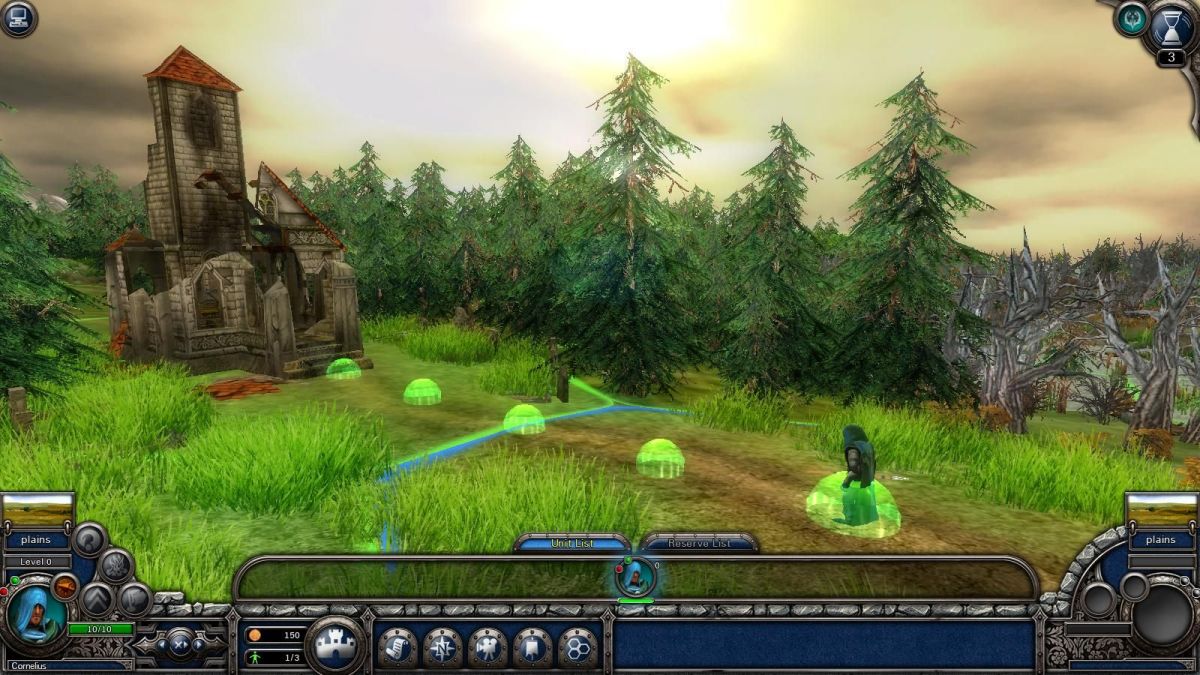Click the plains terrain thumbnail above Level 0

pyautogui.click(x=38, y=510)
